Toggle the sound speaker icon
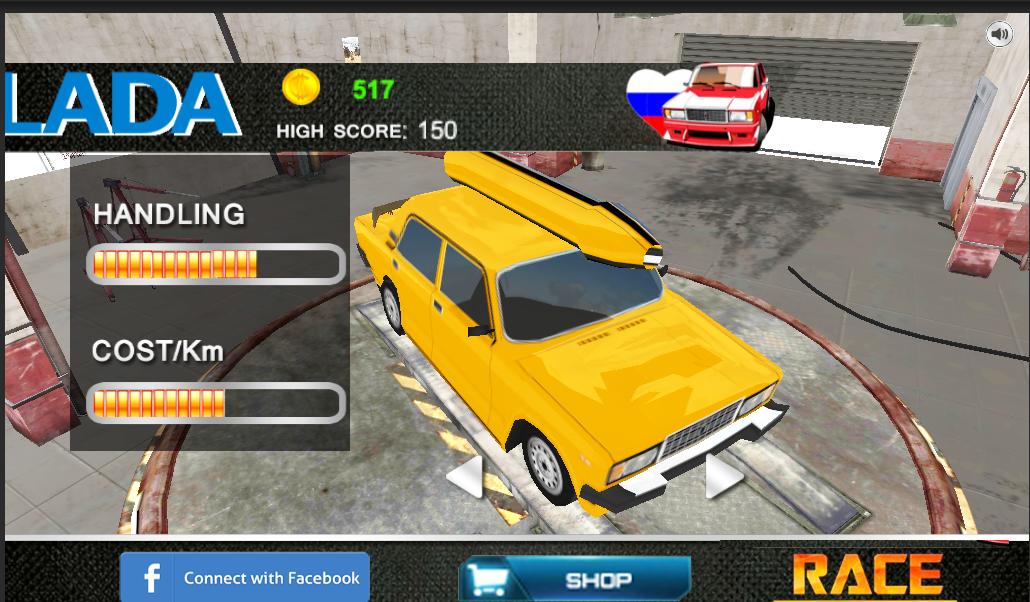 pos(999,34)
